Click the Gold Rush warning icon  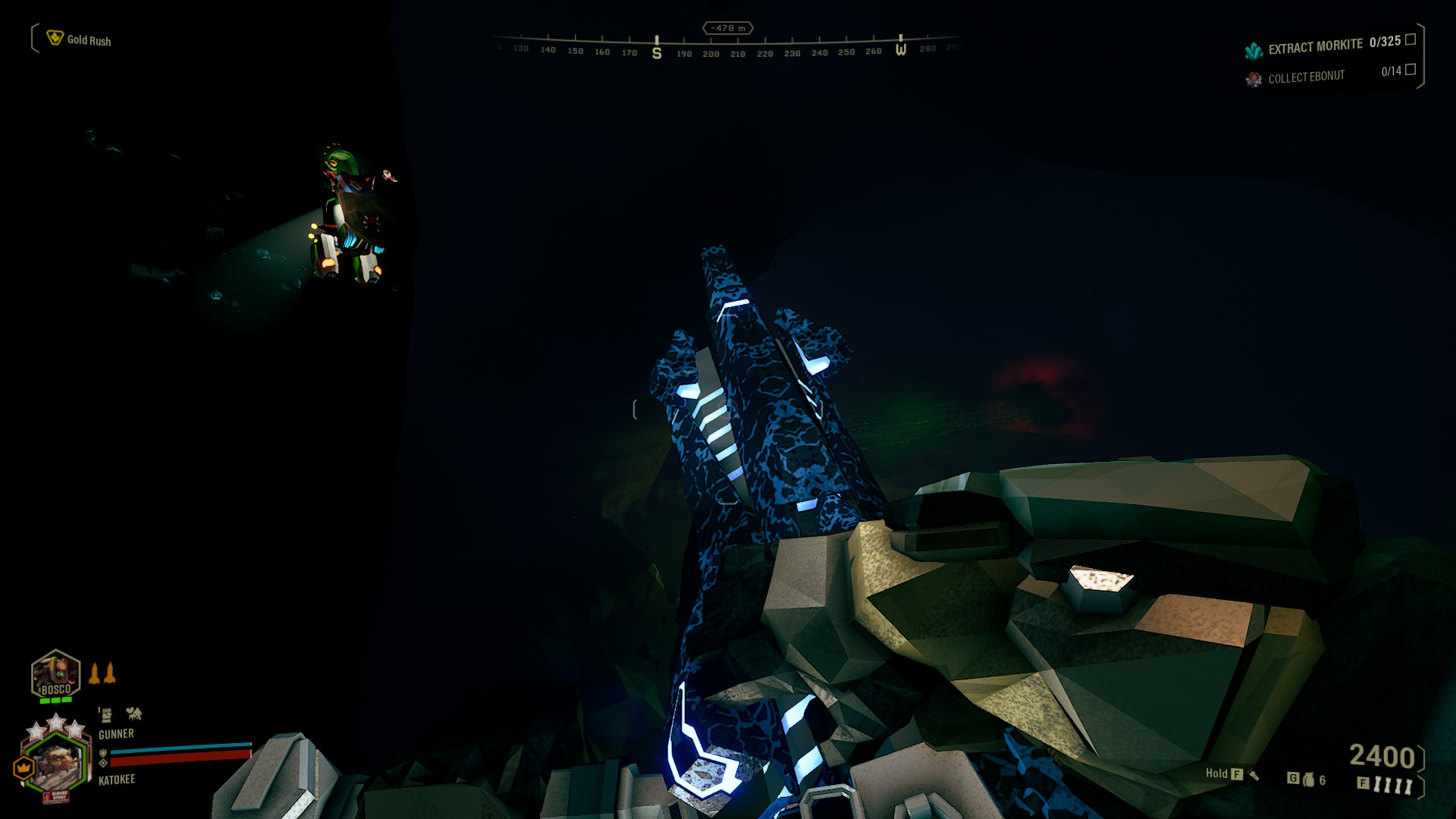[x=55, y=38]
